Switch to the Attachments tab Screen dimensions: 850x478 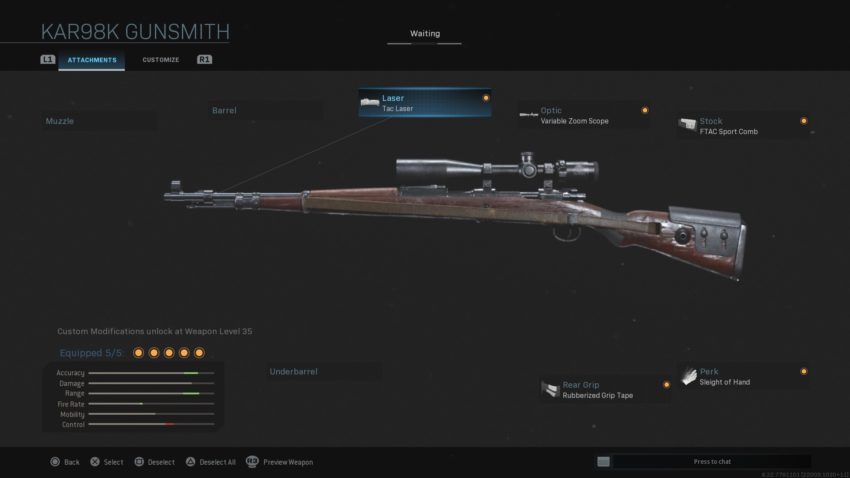coord(92,60)
